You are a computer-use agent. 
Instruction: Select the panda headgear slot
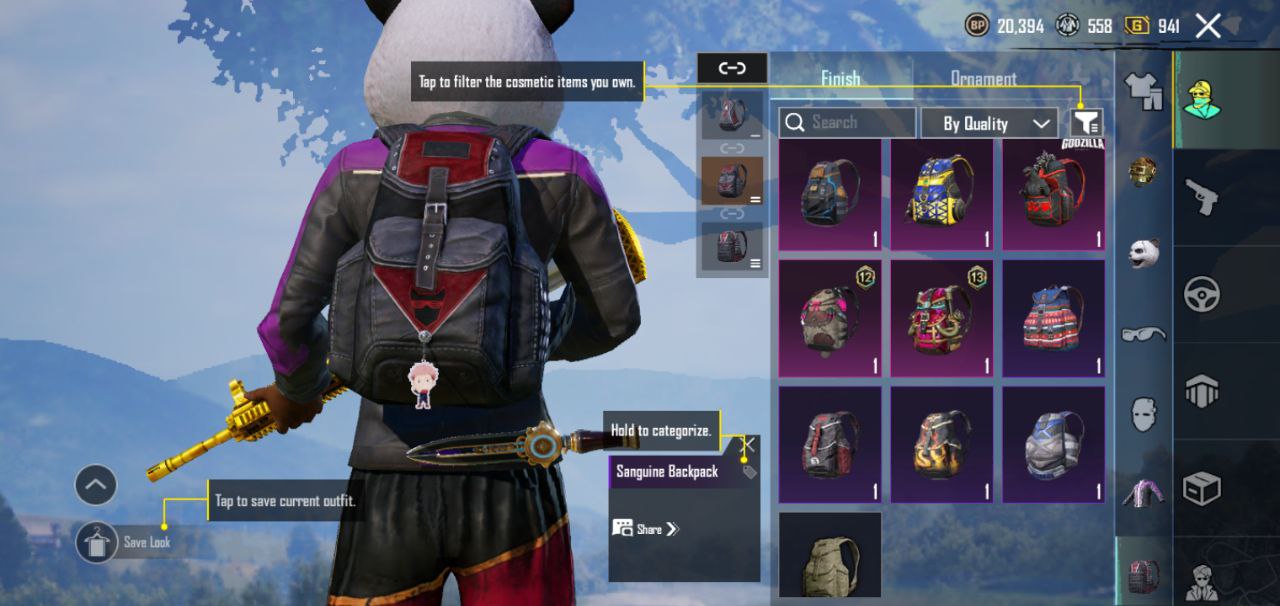click(1144, 253)
